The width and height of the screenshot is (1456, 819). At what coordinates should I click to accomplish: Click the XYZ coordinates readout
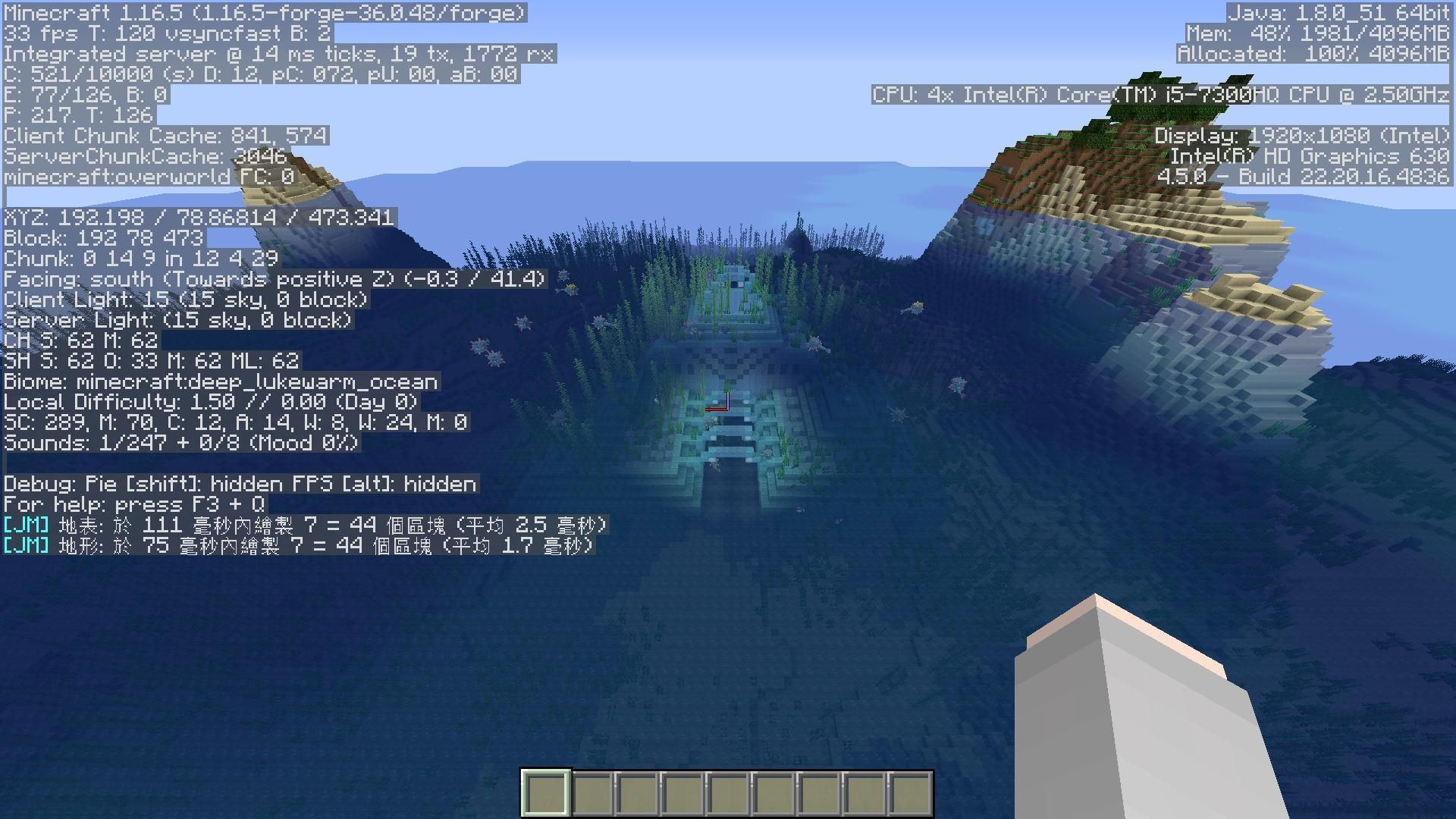coord(199,218)
